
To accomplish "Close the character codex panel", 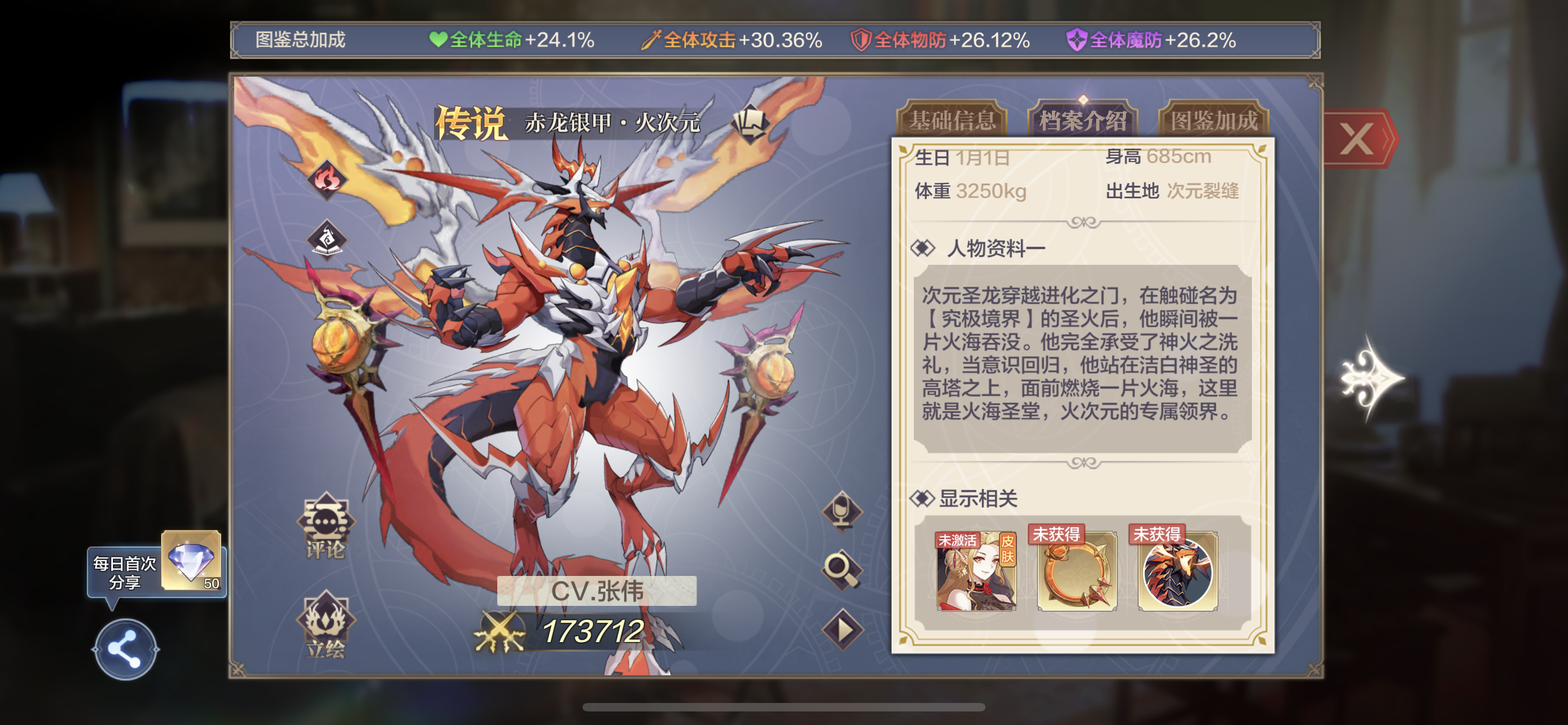I will click(x=1358, y=139).
